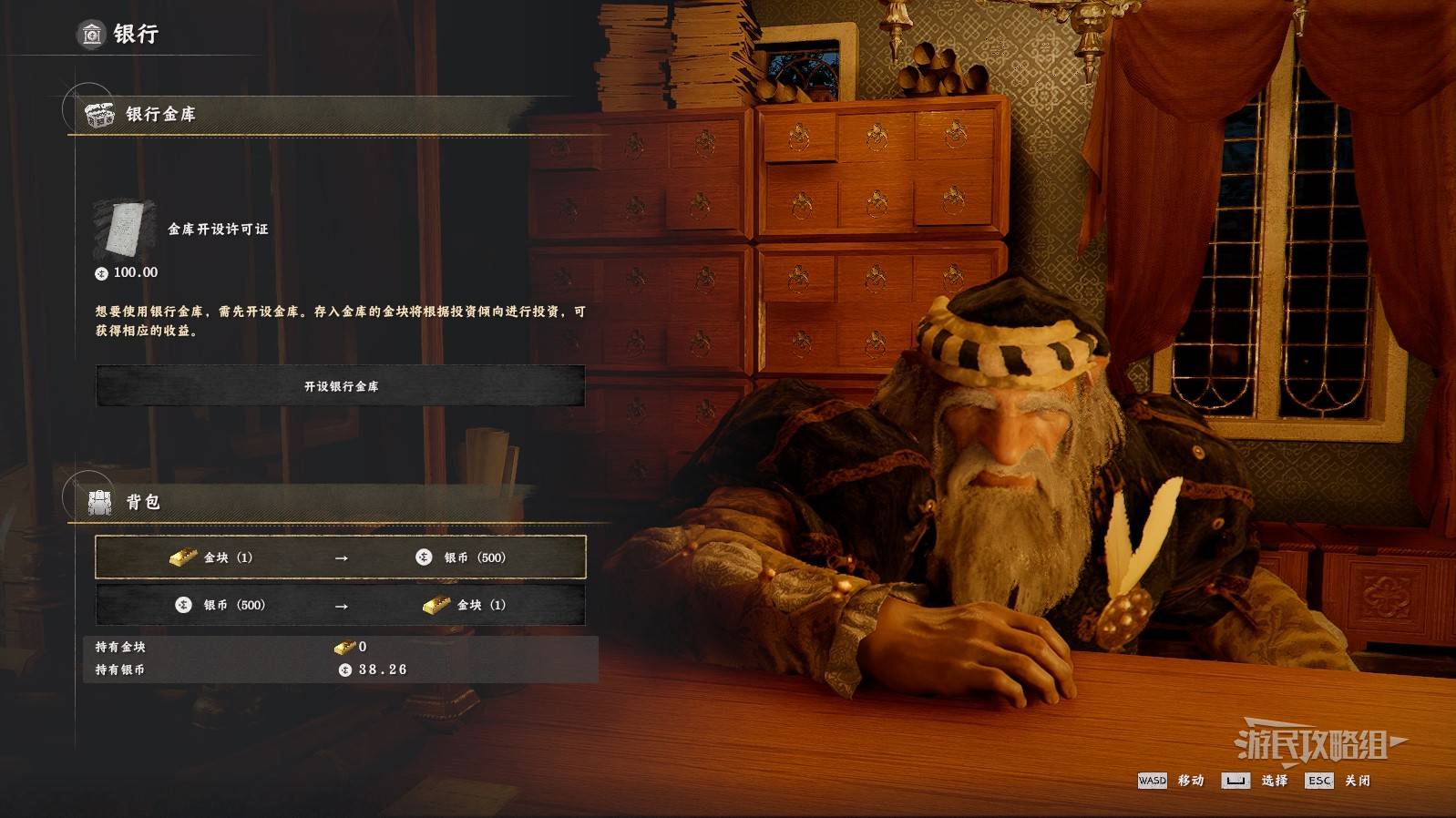Image resolution: width=1456 pixels, height=818 pixels.
Task: Select the 金库开设许可证 license item
Action: pos(125,229)
